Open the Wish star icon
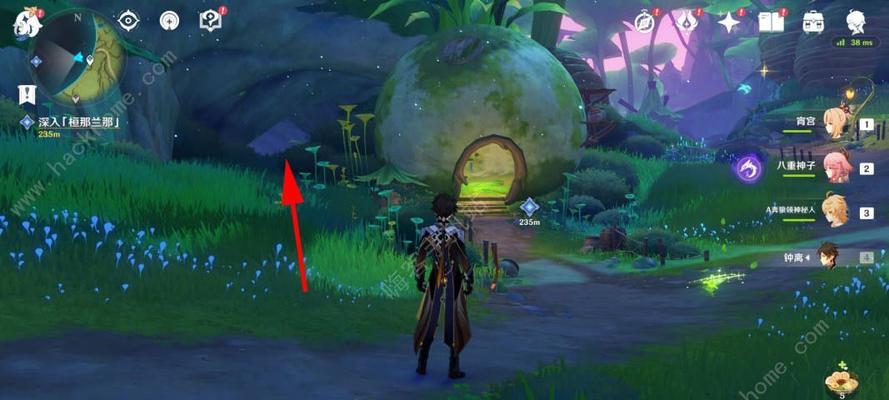889x400 pixels. tap(729, 21)
